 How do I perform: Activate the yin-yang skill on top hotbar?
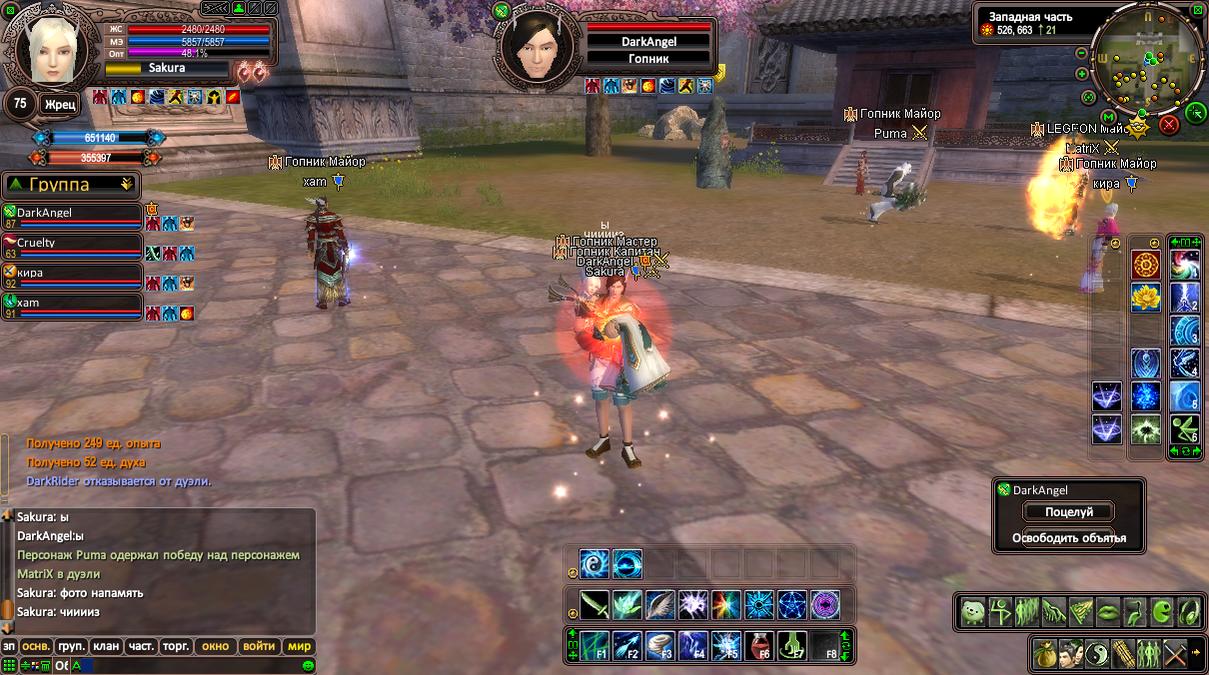pos(594,564)
